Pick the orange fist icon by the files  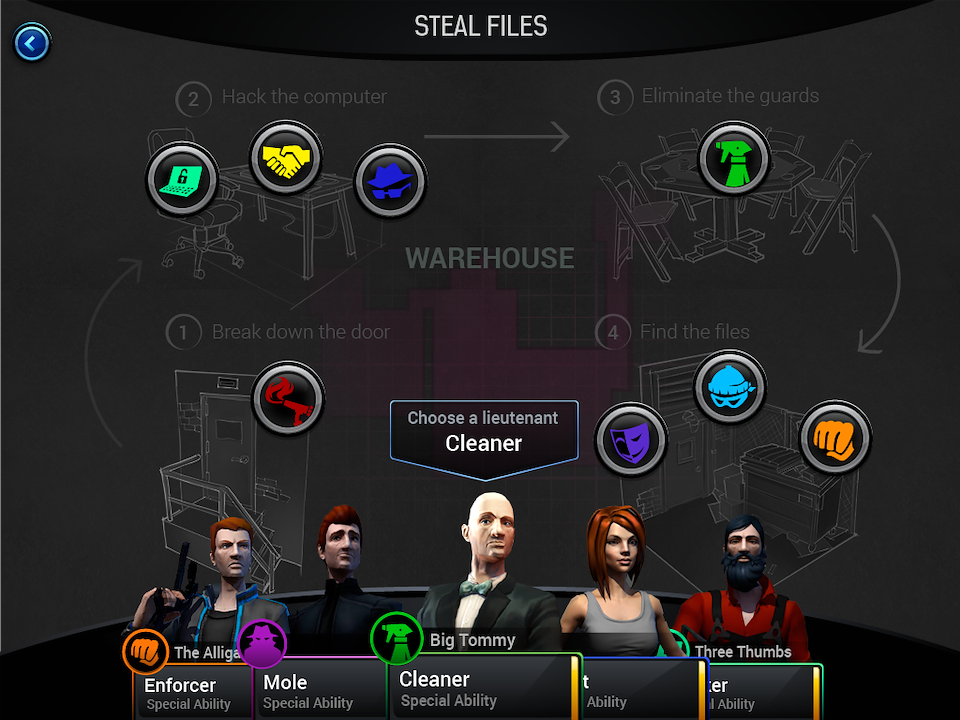(836, 437)
